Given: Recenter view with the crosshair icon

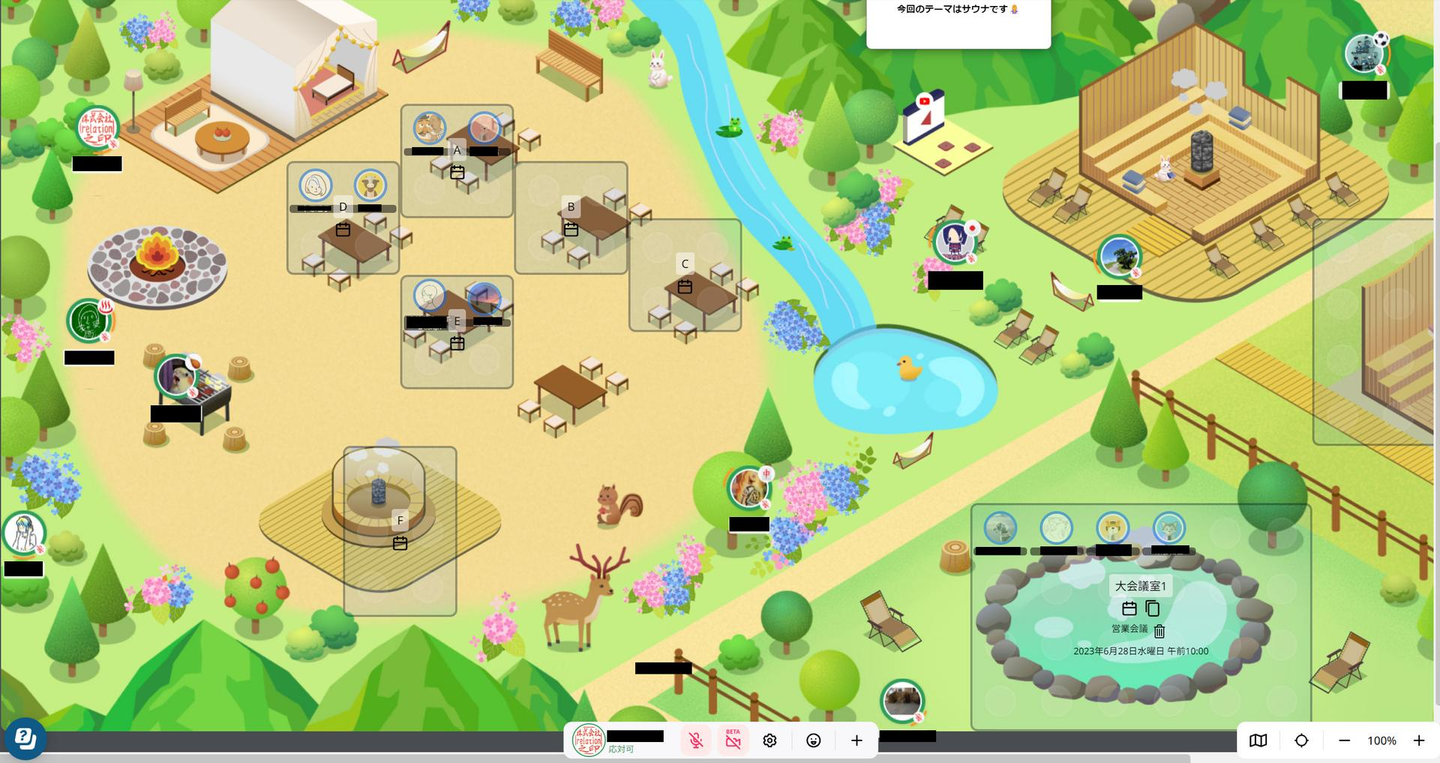Looking at the screenshot, I should 1301,741.
